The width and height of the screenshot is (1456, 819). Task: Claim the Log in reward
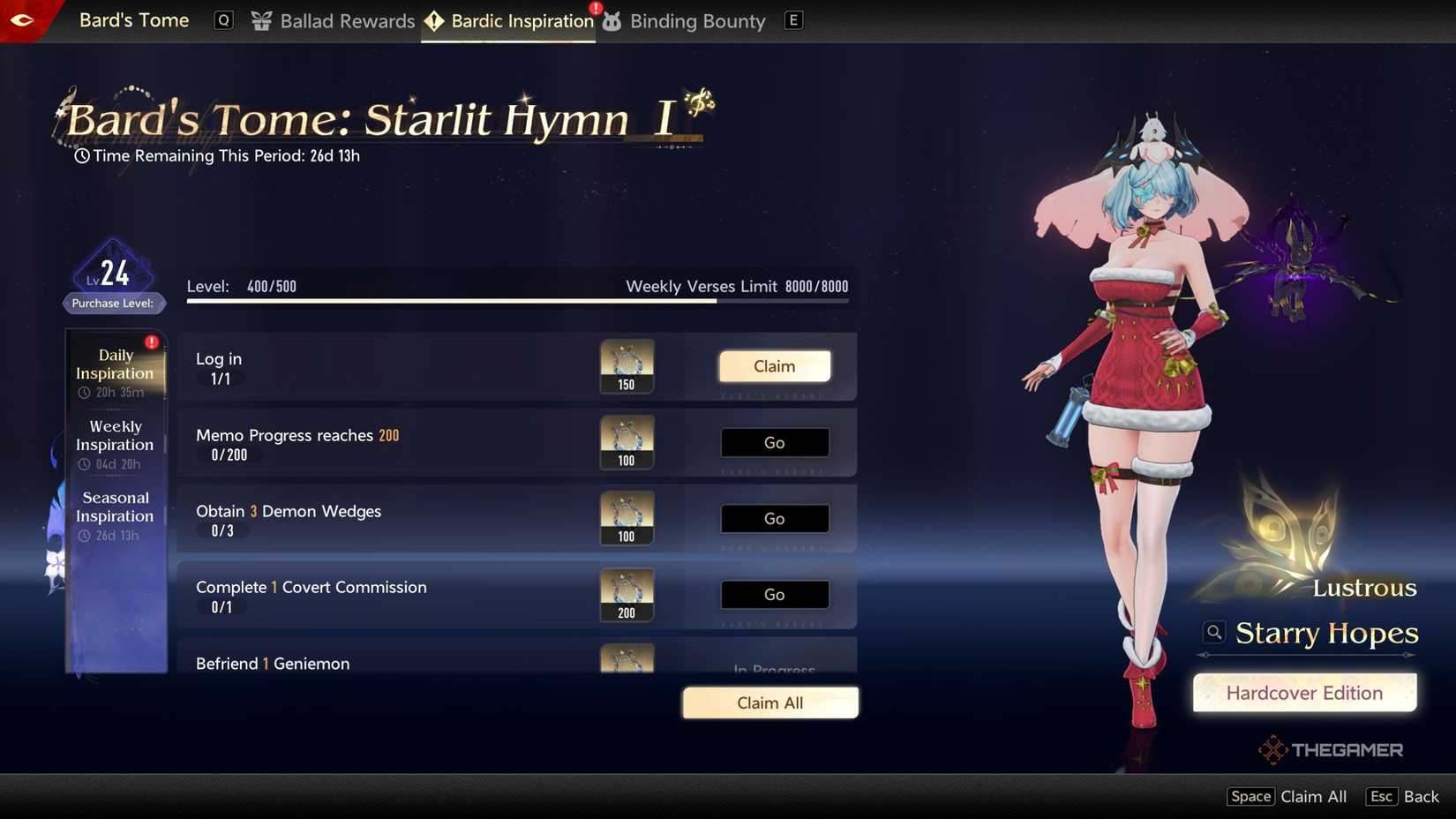[x=774, y=365]
